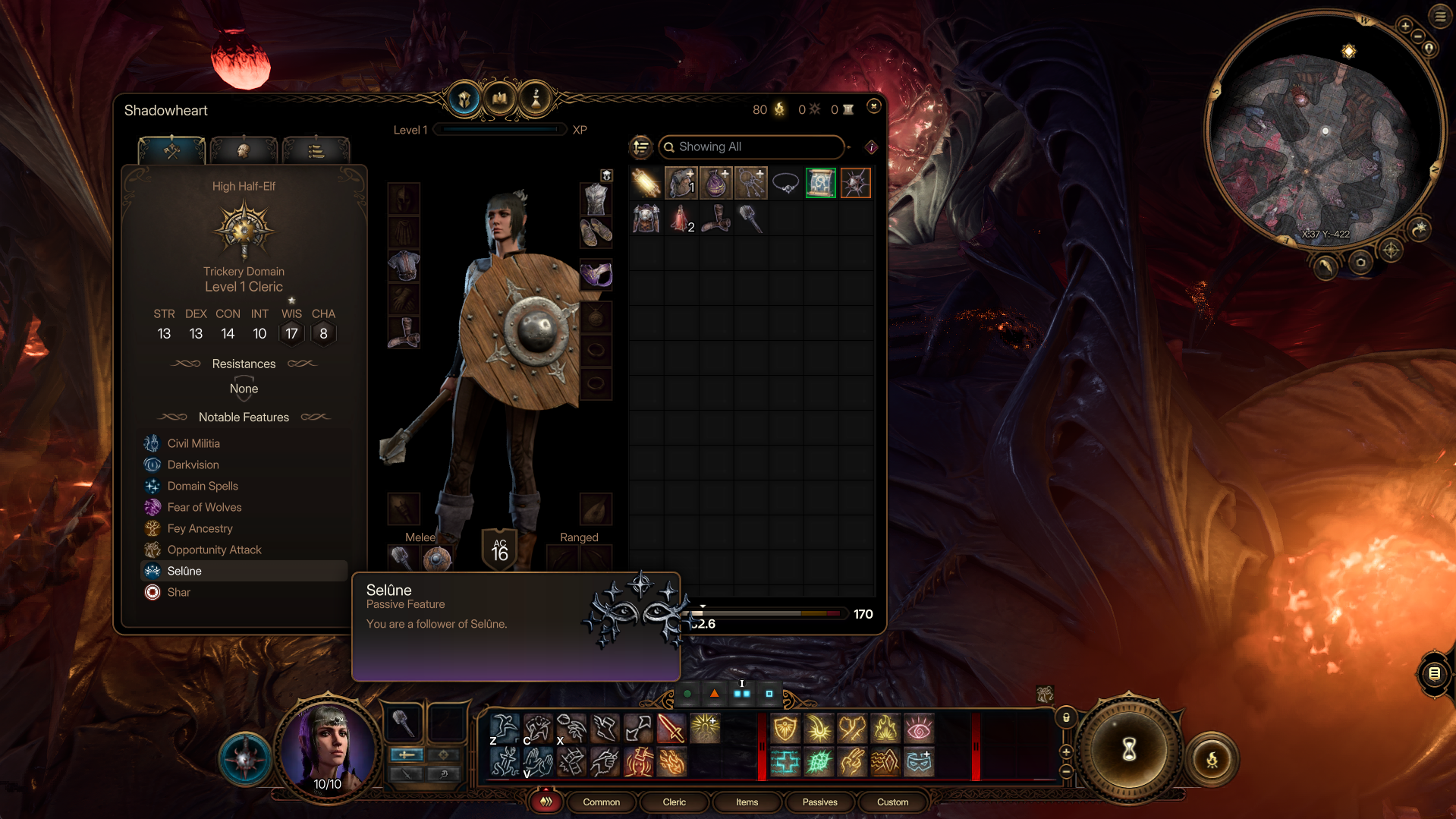
Task: Click the inventory search field
Action: 751,146
